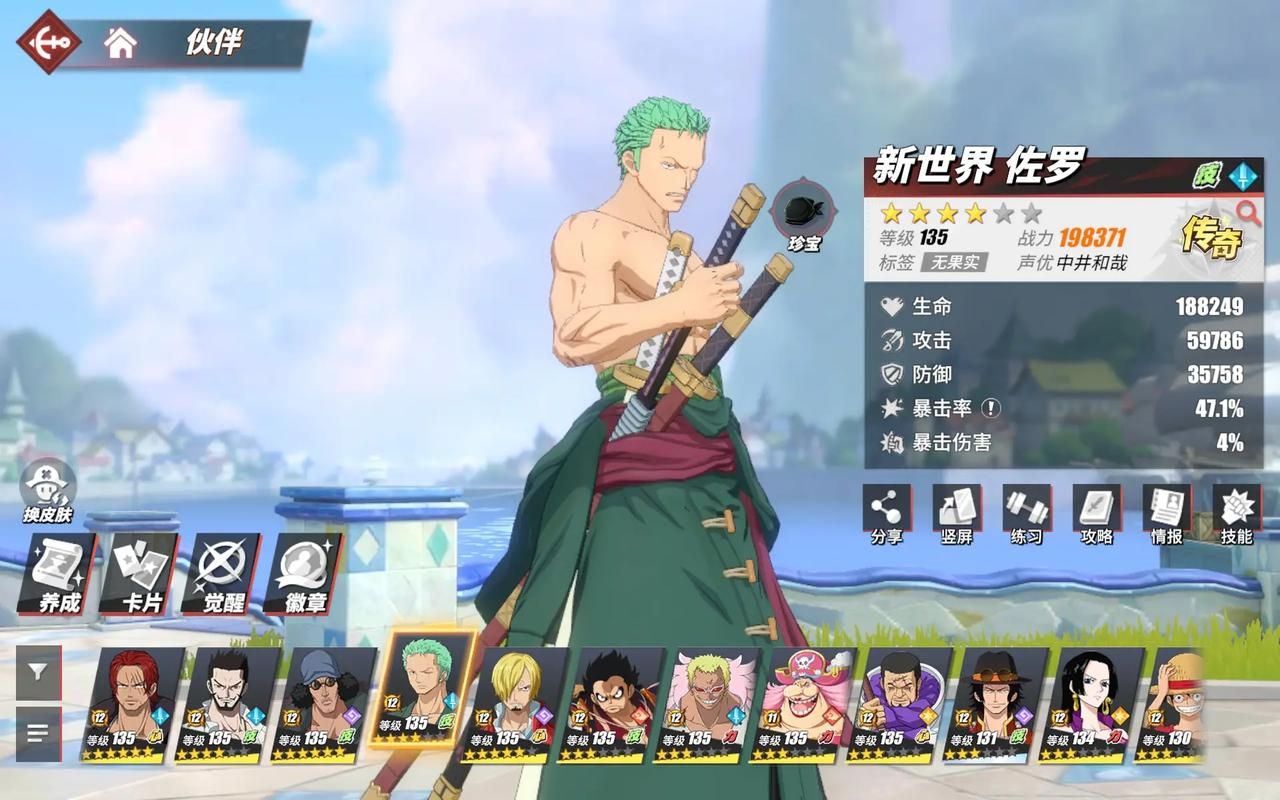Open the 觉醒 awakening menu

223,573
